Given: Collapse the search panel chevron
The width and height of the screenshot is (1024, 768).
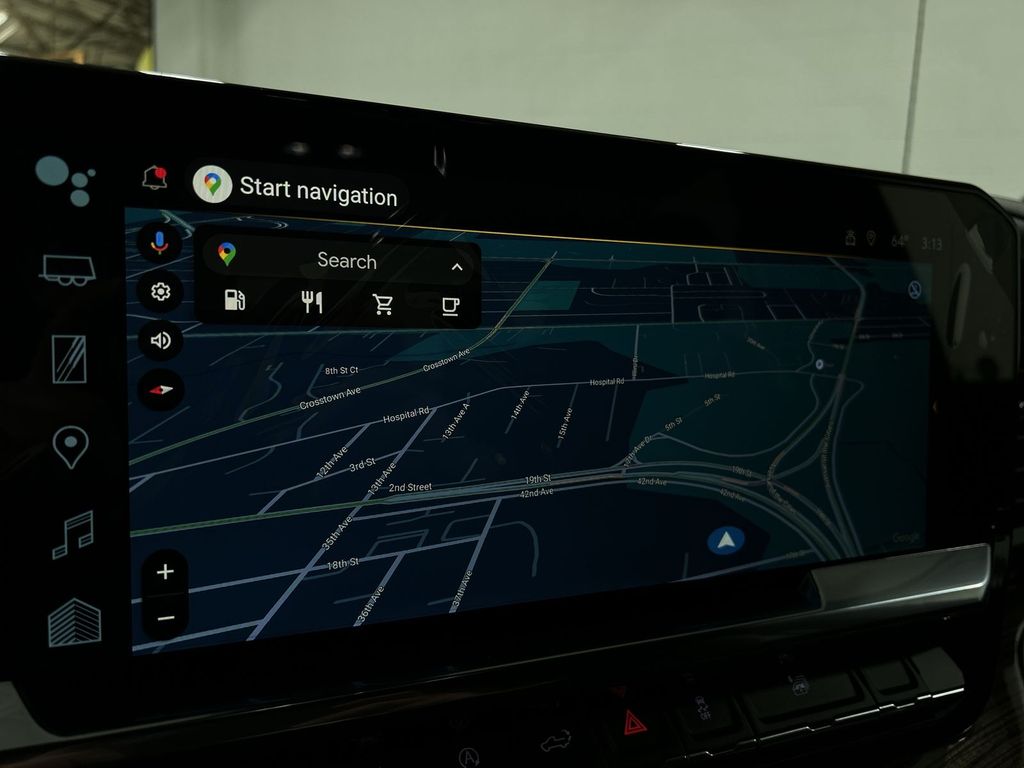Looking at the screenshot, I should 457,267.
